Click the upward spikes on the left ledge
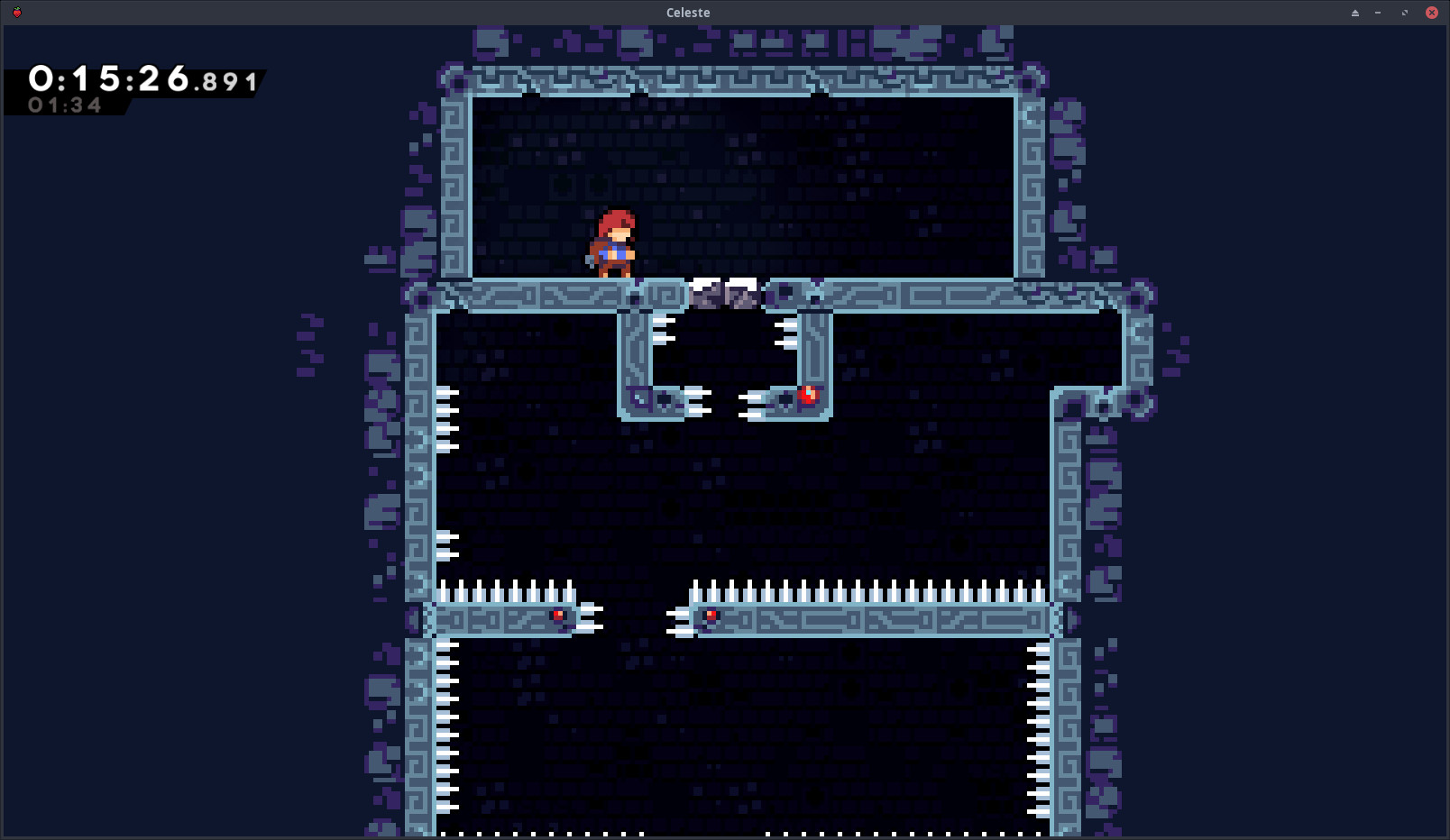Image resolution: width=1450 pixels, height=840 pixels. (x=505, y=590)
